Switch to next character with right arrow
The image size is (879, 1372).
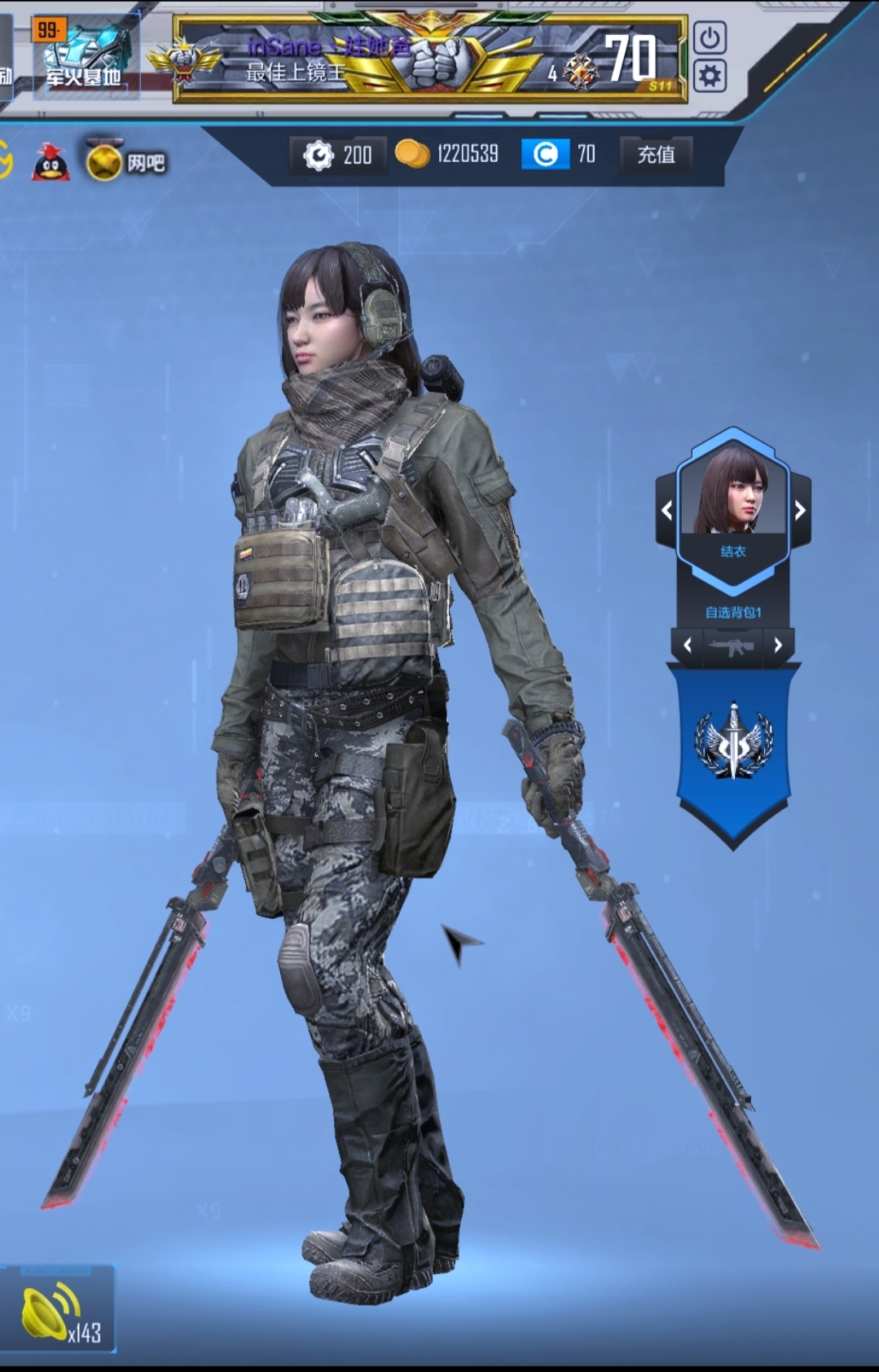click(799, 511)
